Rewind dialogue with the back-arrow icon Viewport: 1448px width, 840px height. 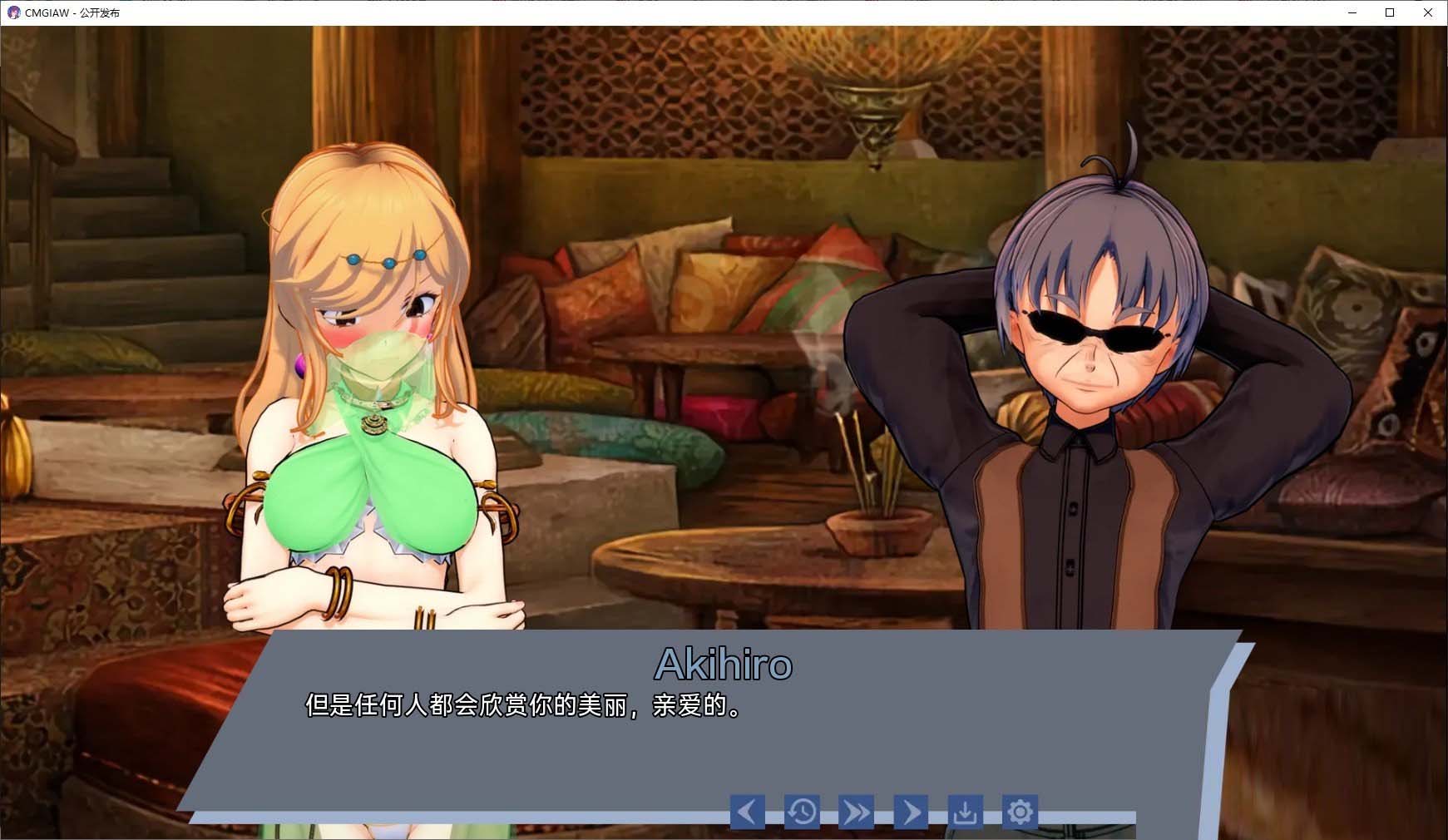(746, 811)
